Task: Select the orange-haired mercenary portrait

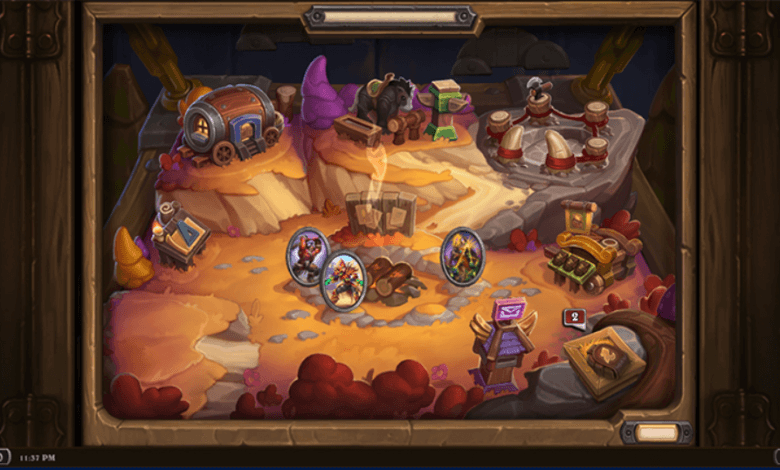Action: point(342,281)
